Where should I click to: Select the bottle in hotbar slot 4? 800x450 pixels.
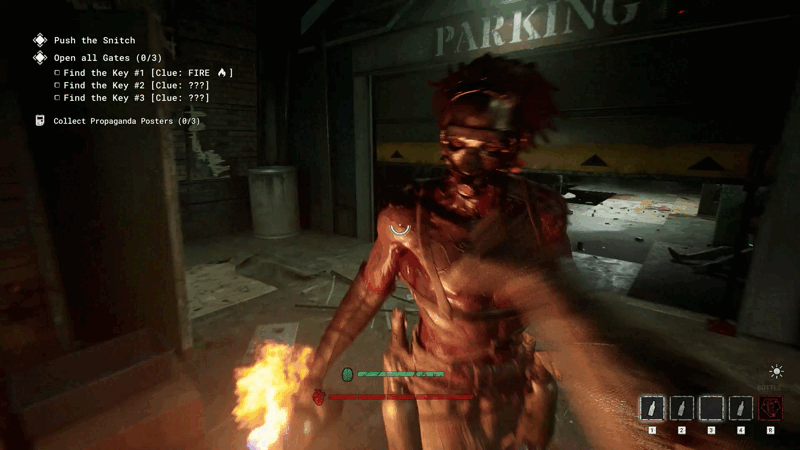[741, 408]
